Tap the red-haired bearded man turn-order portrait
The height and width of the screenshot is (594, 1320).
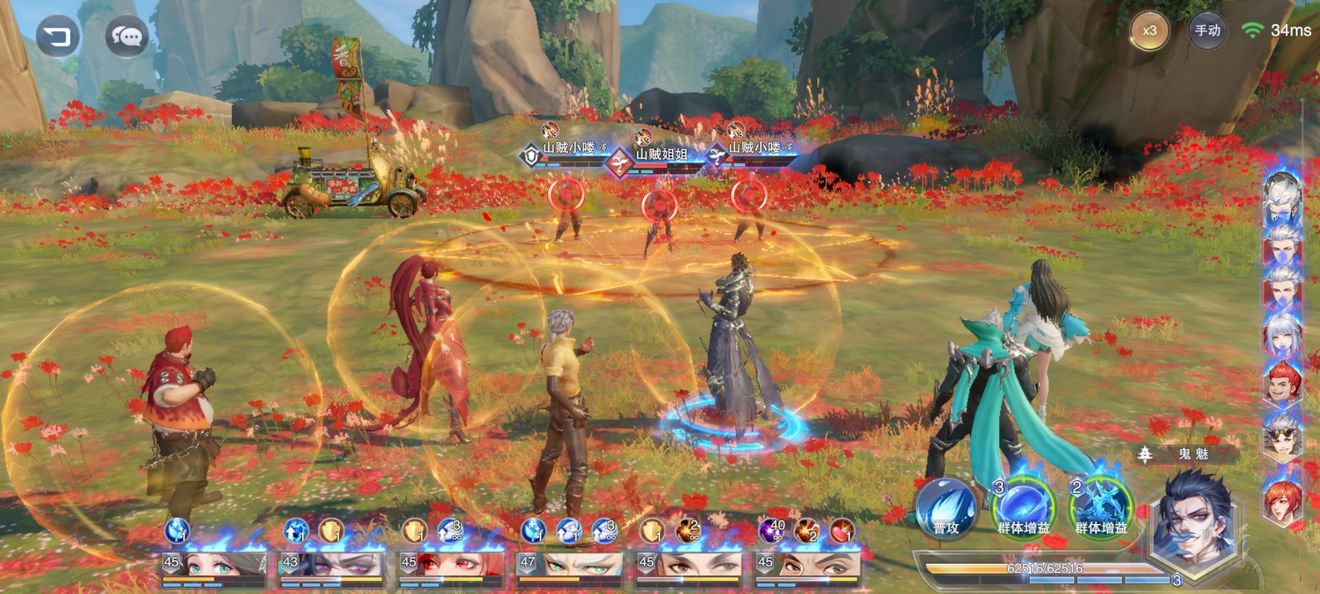pyautogui.click(x=1282, y=384)
